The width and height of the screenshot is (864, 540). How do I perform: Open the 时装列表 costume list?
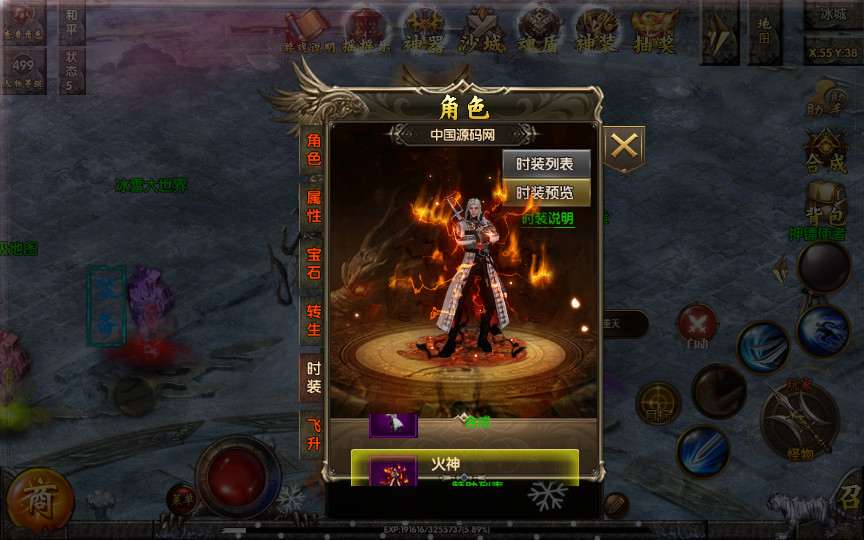pos(545,165)
